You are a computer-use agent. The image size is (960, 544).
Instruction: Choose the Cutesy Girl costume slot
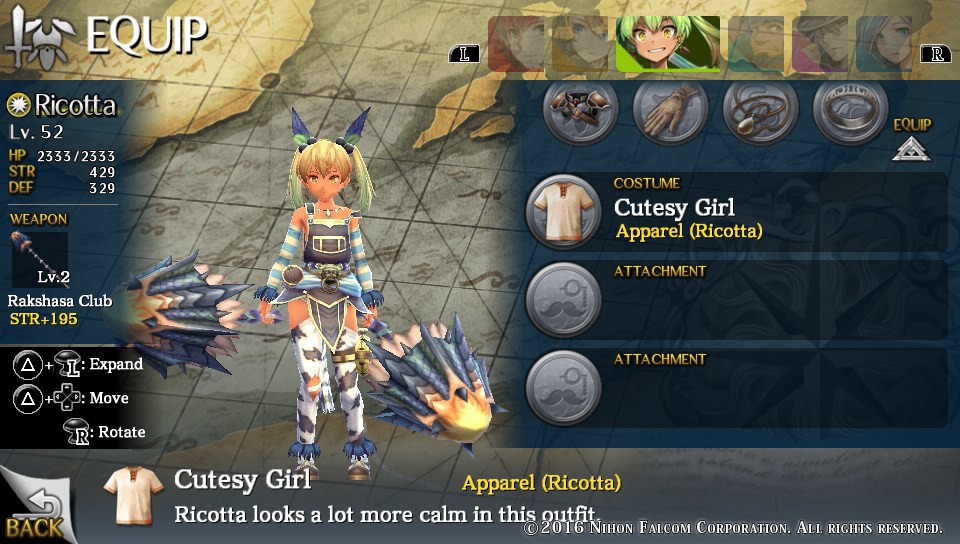[x=563, y=212]
